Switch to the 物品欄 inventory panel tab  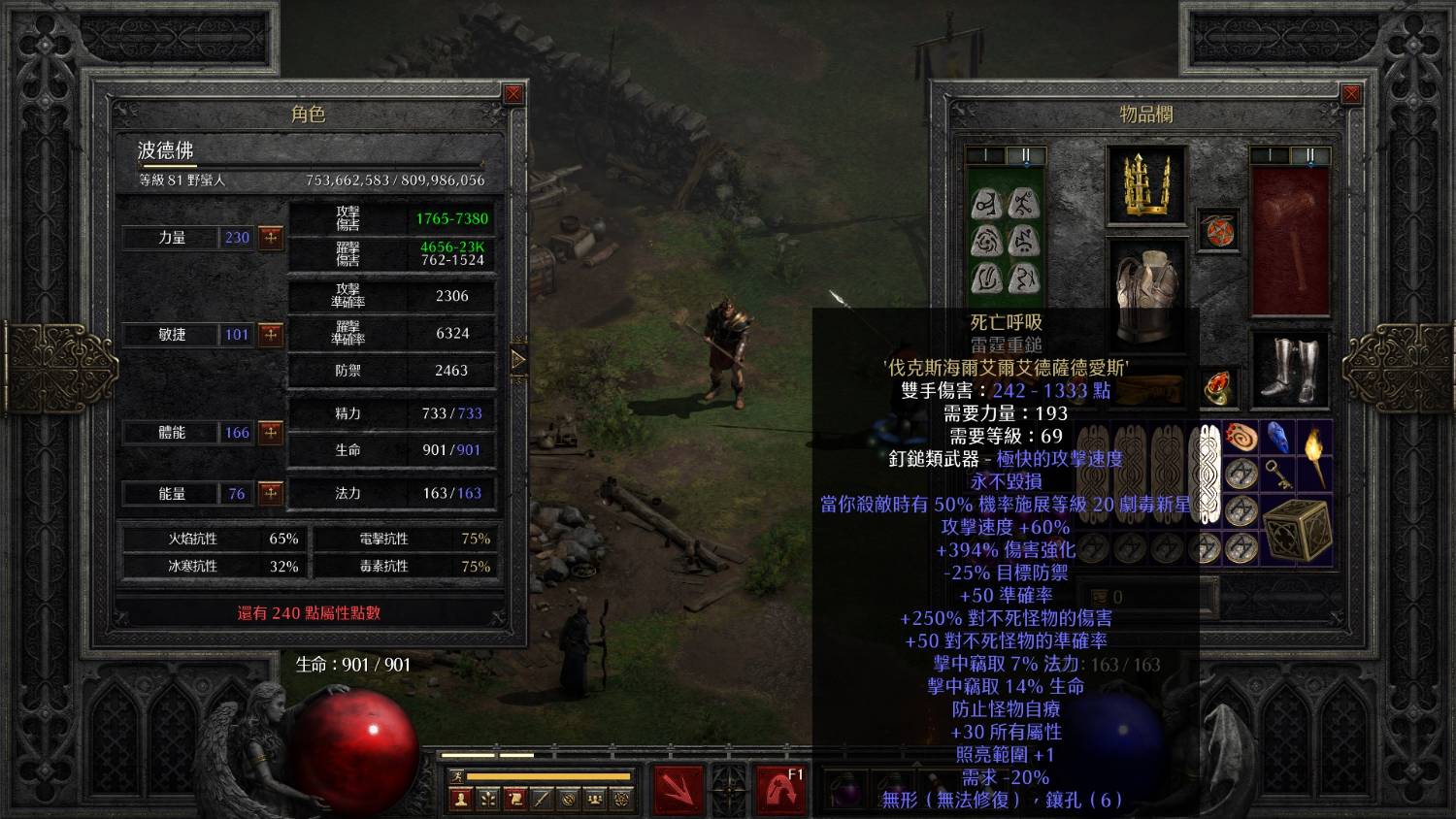click(1147, 114)
